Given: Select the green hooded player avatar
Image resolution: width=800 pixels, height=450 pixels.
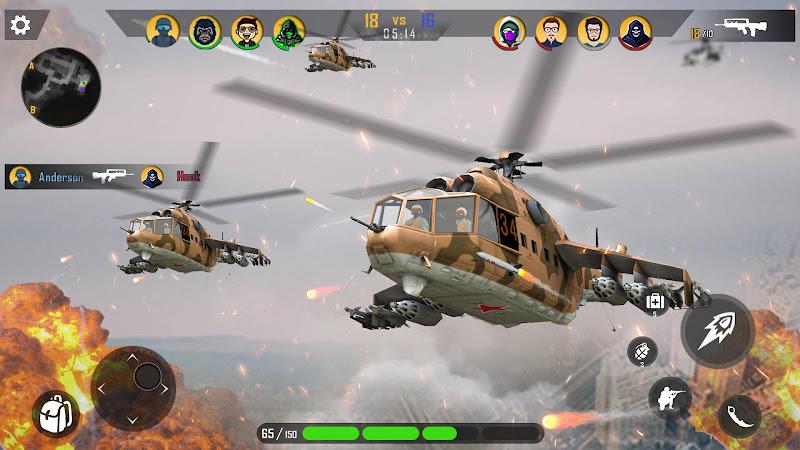Looking at the screenshot, I should coord(289,31).
